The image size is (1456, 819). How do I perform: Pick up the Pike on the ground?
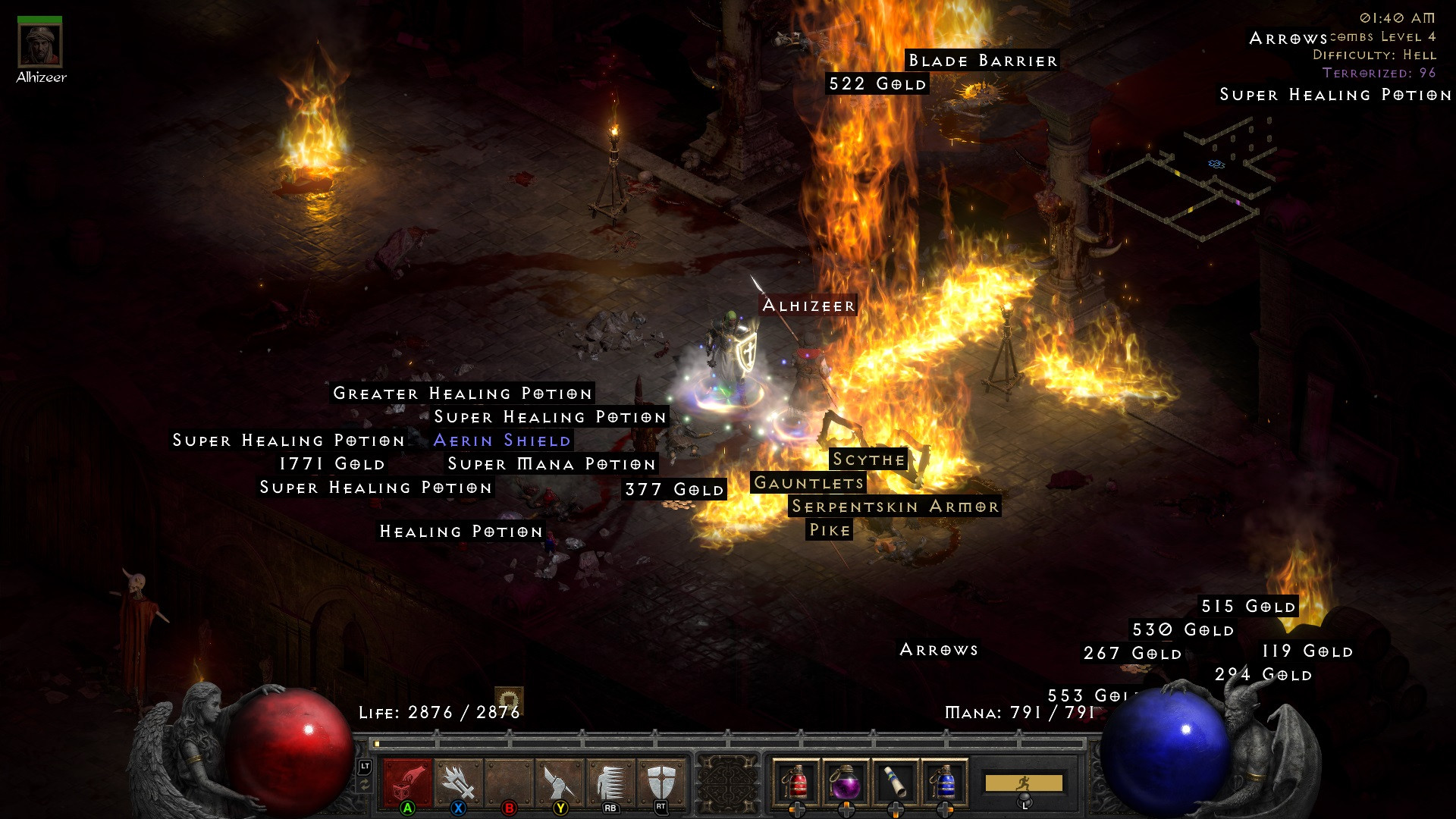tap(830, 530)
